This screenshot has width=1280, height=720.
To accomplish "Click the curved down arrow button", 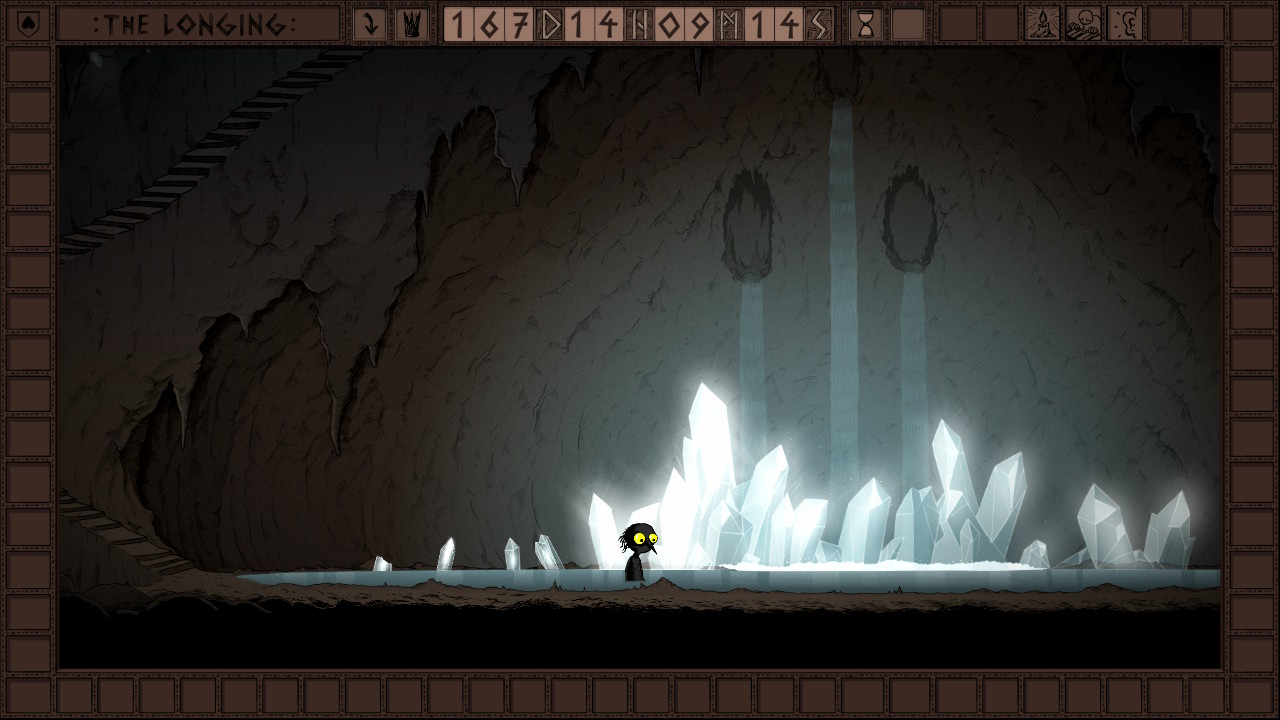I will [370, 24].
